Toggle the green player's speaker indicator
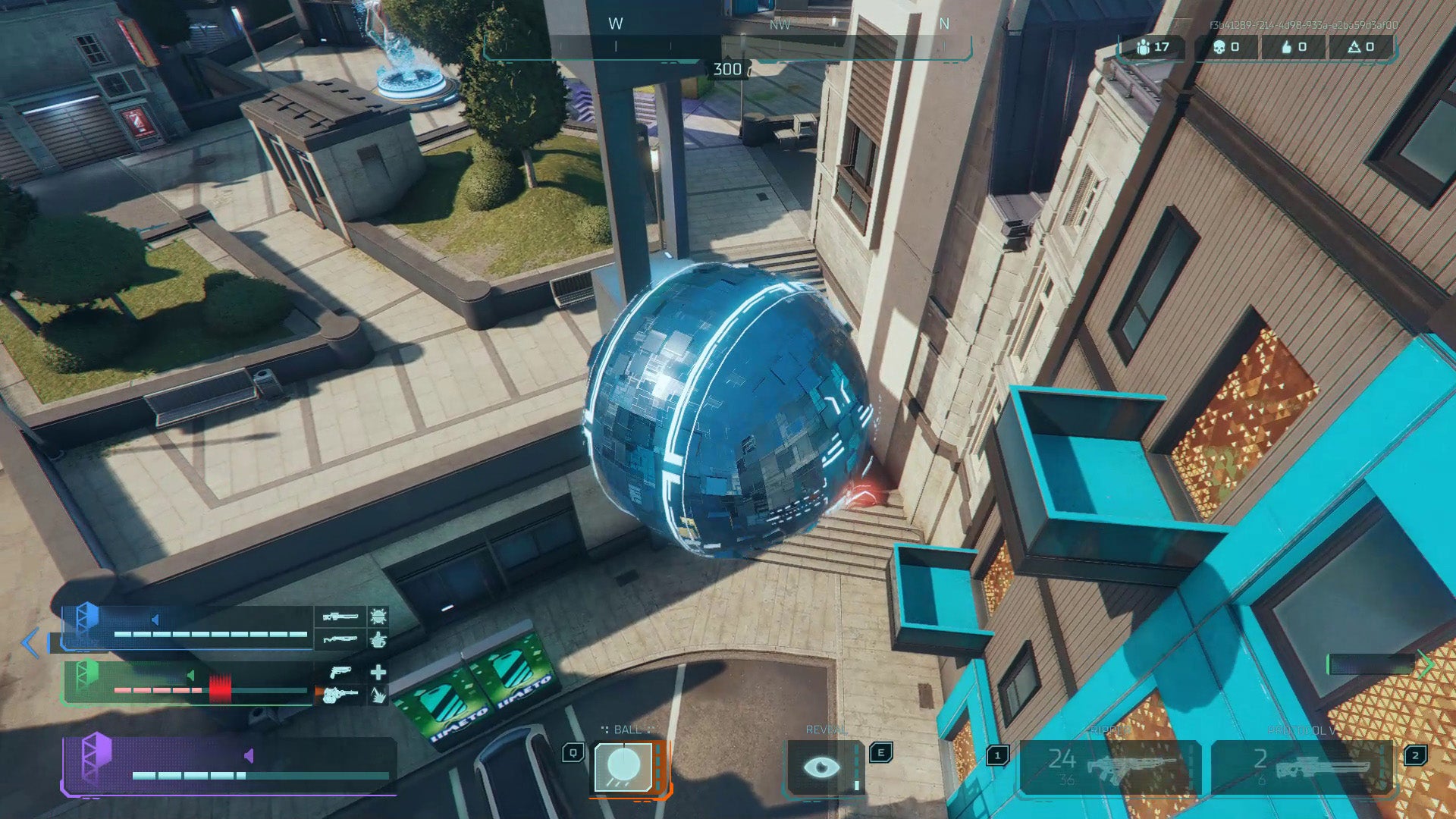 point(190,676)
